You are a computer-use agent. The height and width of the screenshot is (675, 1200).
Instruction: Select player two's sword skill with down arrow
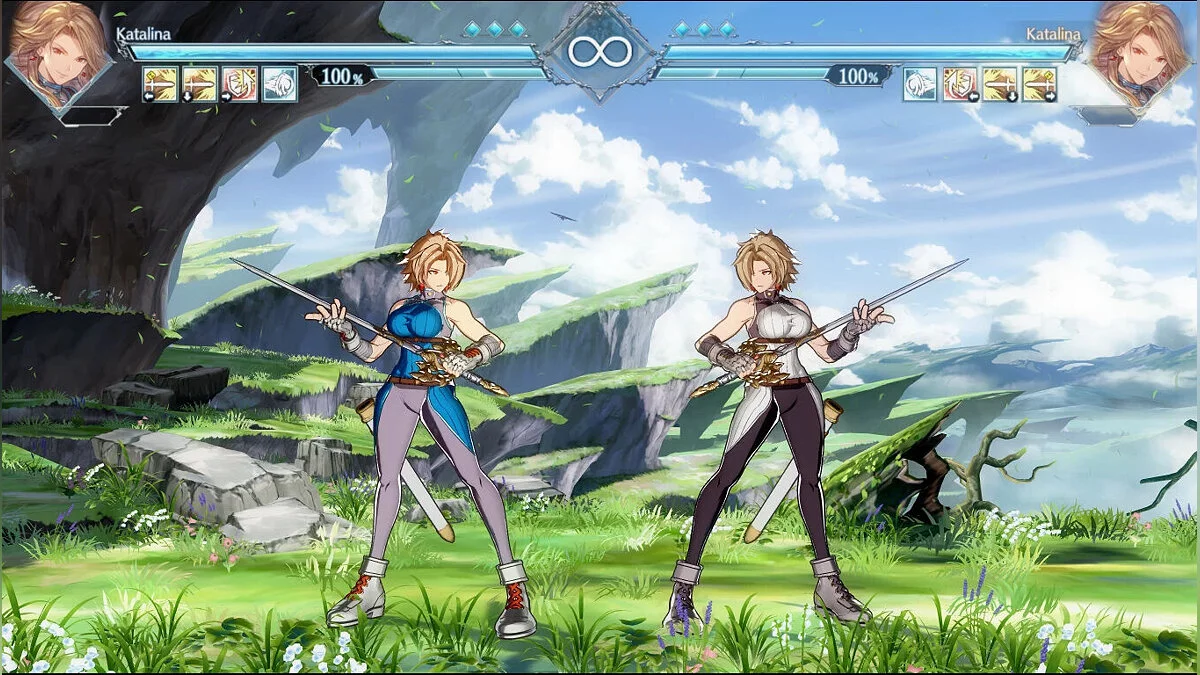tap(1000, 84)
